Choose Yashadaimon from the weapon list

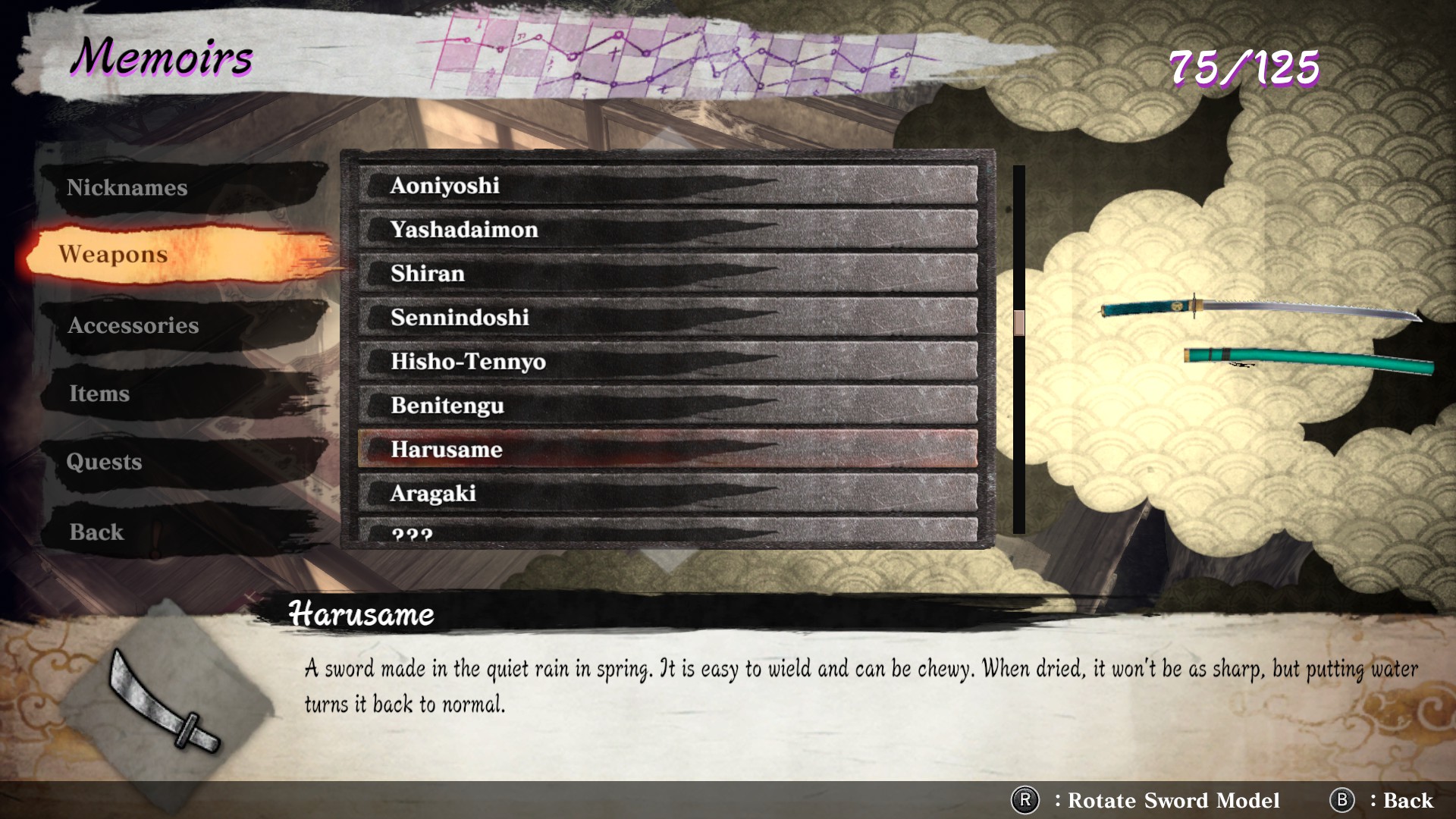coord(667,230)
